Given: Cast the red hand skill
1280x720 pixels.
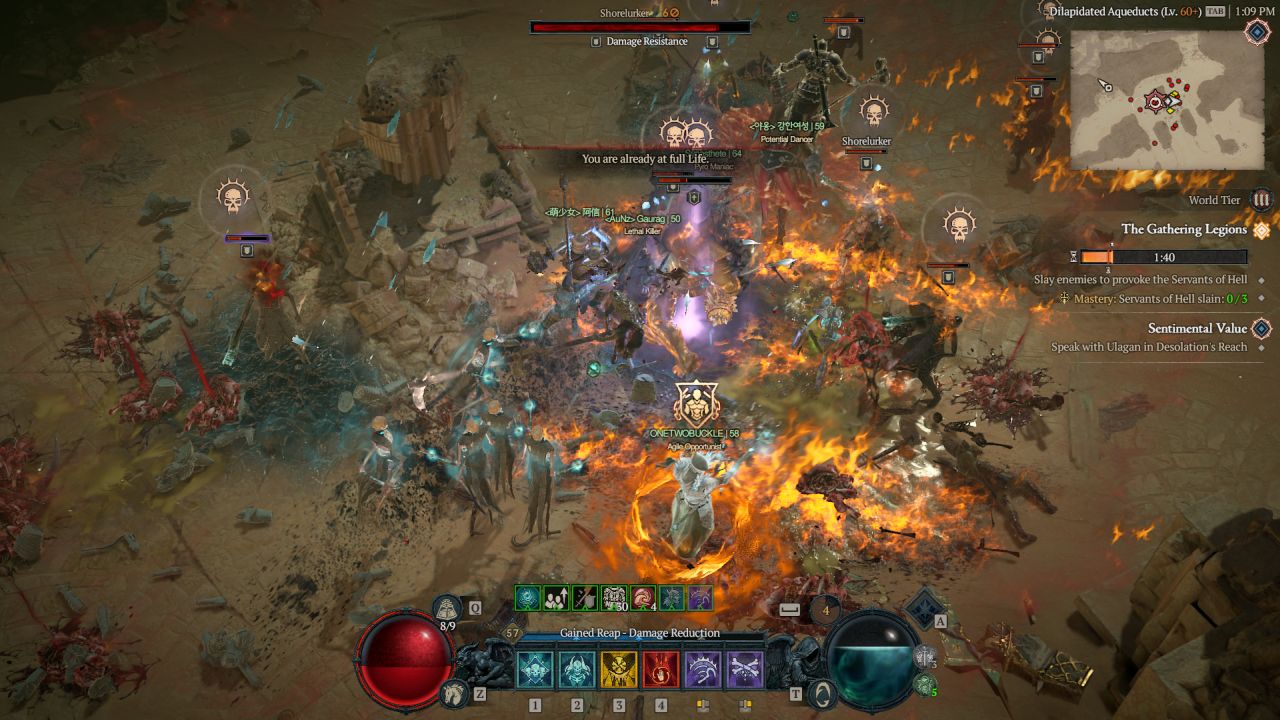Looking at the screenshot, I should point(661,669).
